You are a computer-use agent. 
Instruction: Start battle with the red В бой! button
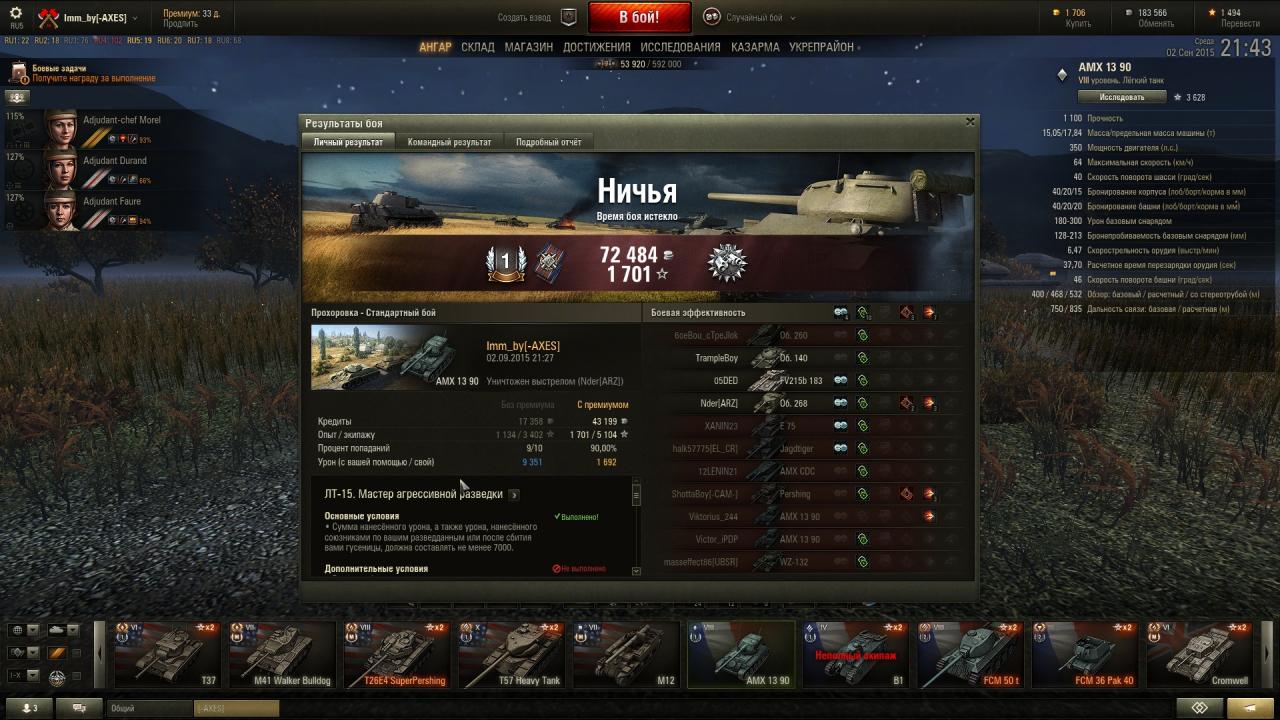pos(639,17)
